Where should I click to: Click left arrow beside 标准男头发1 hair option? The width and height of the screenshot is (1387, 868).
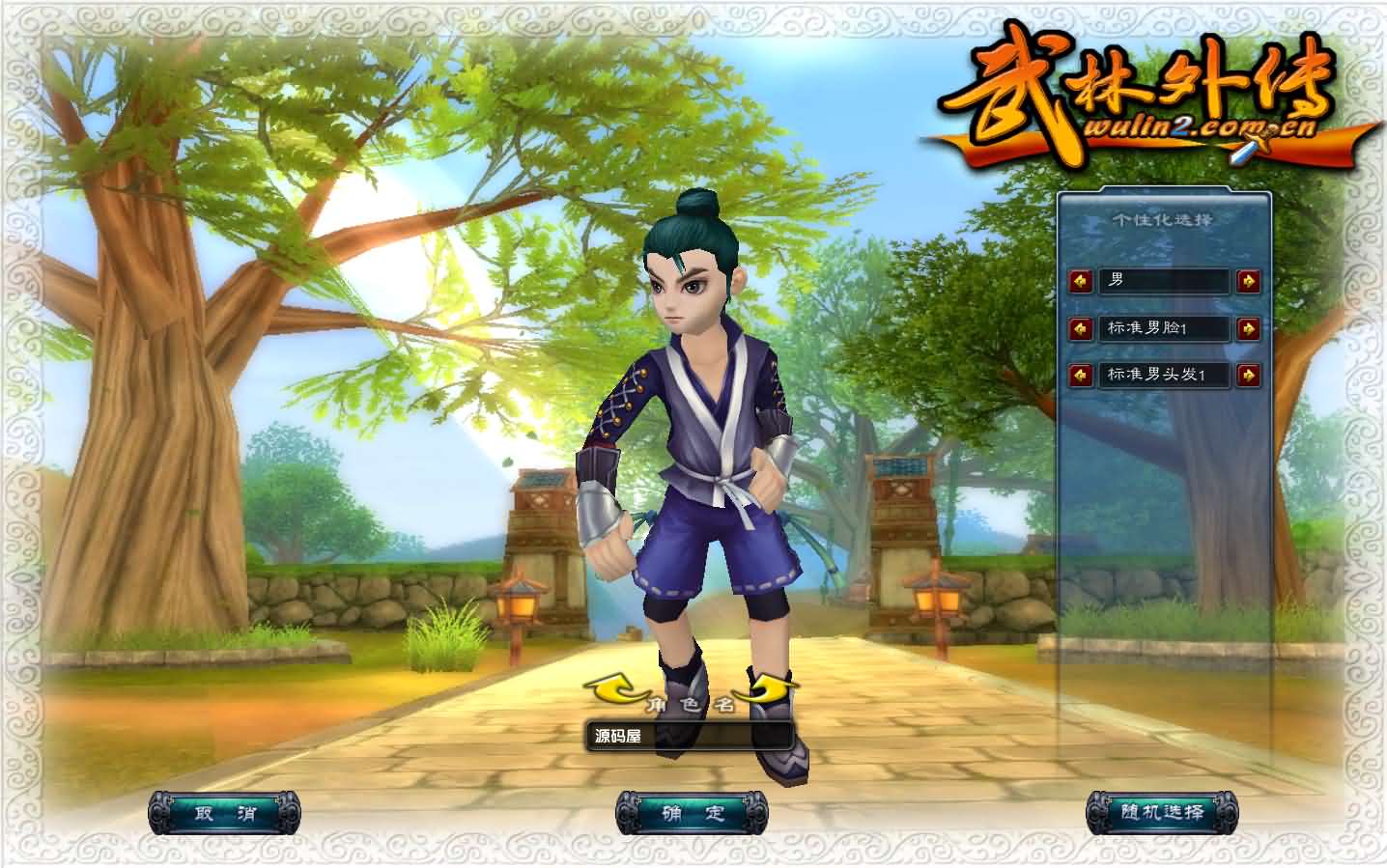[1080, 377]
